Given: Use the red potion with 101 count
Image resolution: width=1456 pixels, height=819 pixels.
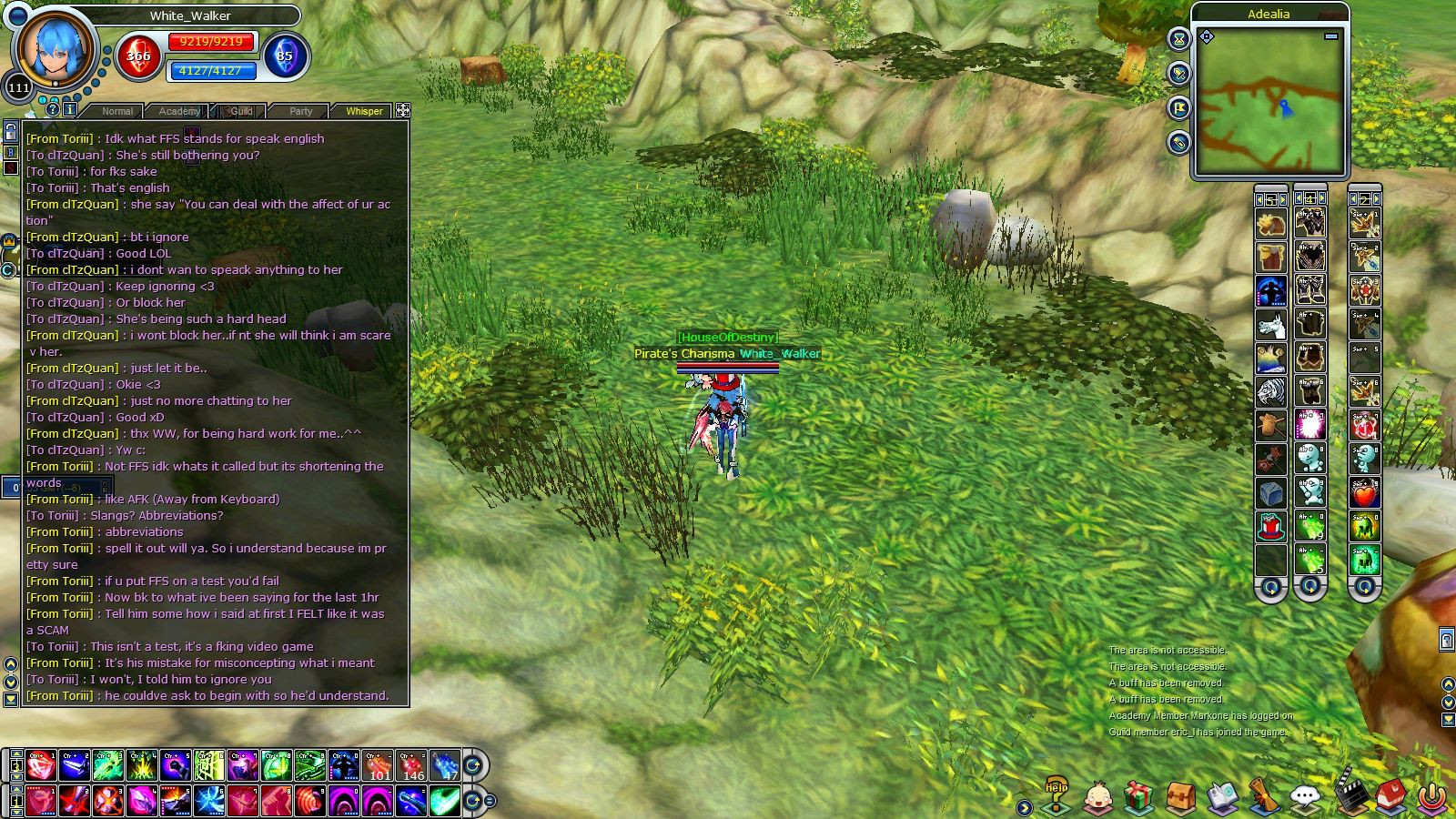Looking at the screenshot, I should point(379,765).
